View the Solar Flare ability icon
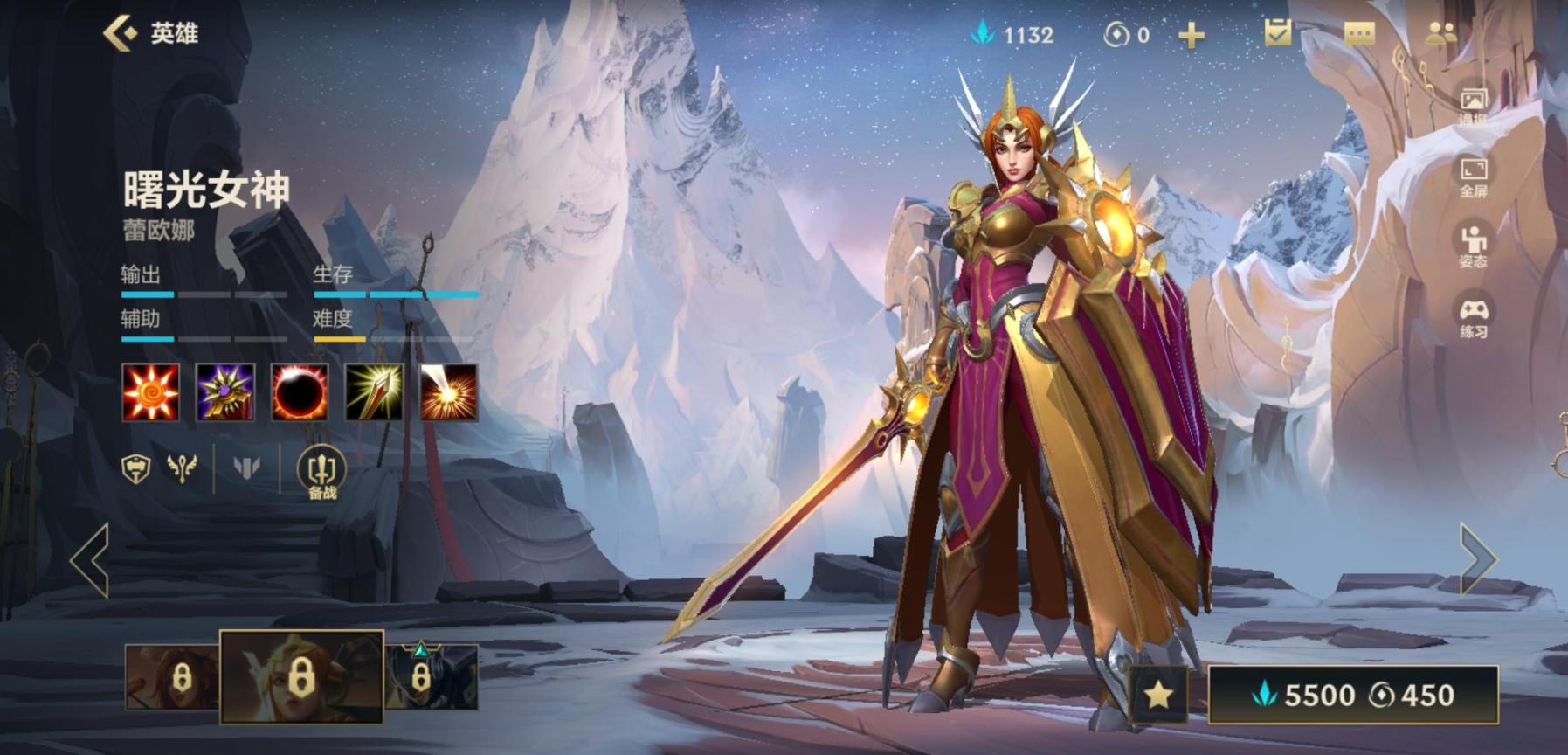Viewport: 1568px width, 755px height. 449,392
